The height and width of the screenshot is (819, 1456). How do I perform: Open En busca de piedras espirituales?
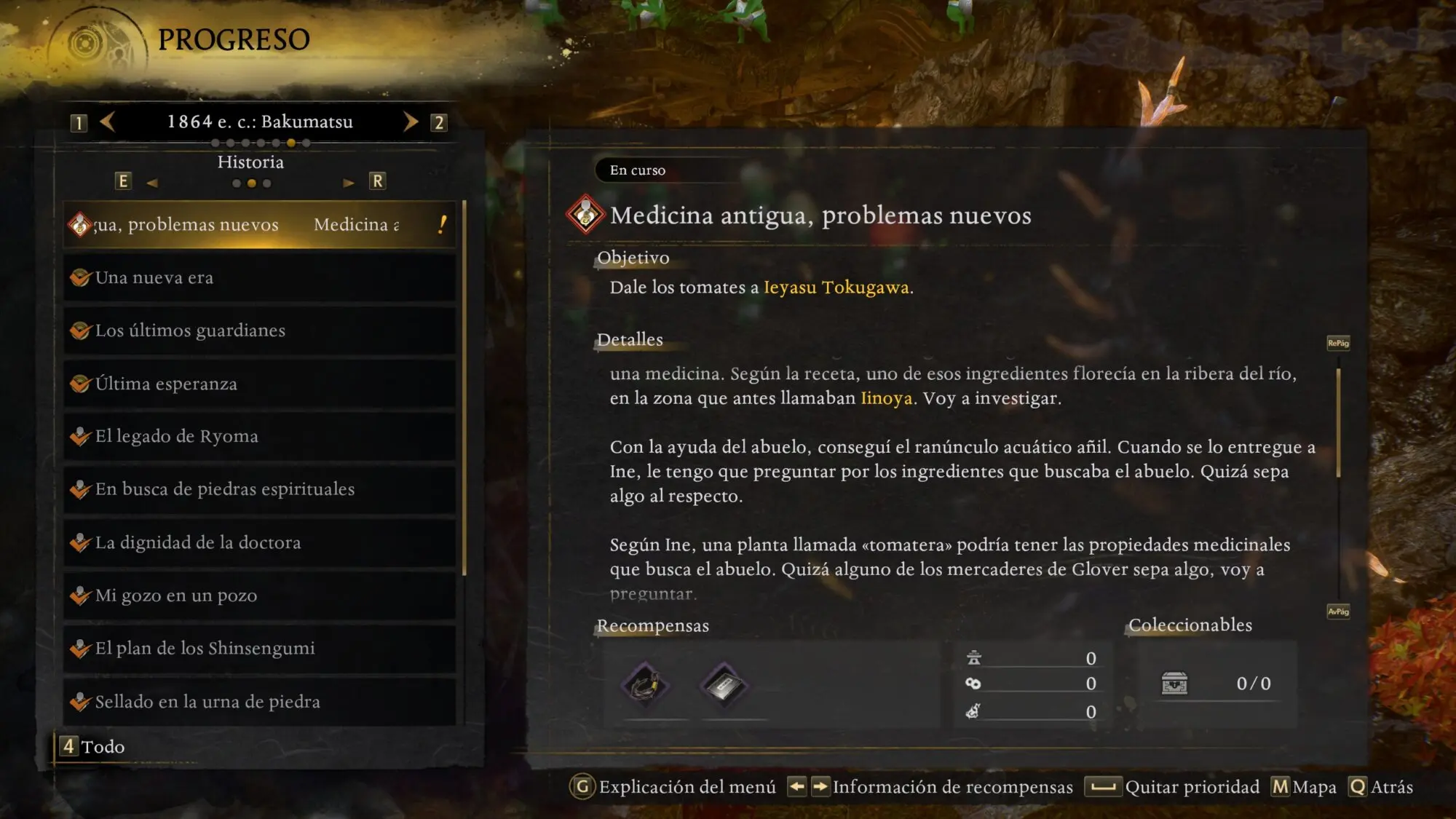click(259, 489)
